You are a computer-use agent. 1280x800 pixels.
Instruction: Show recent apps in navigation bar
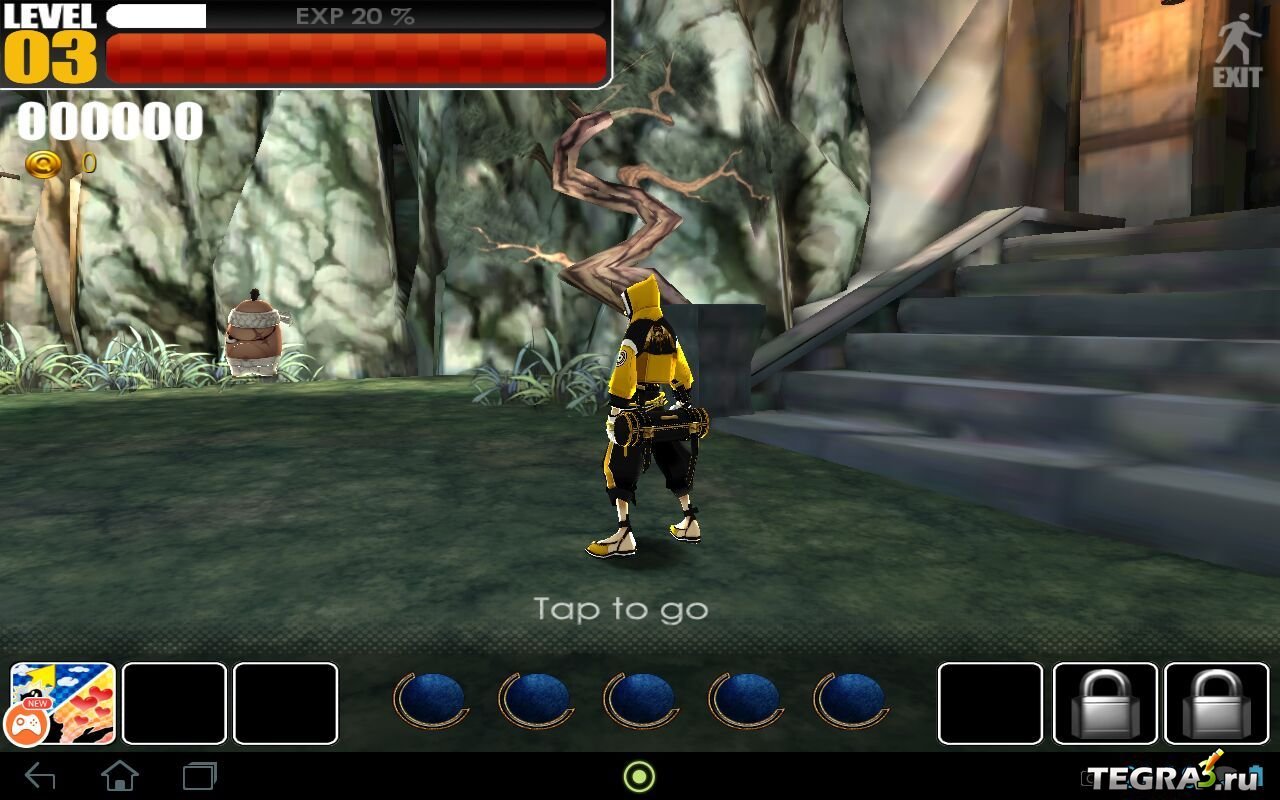pyautogui.click(x=199, y=776)
